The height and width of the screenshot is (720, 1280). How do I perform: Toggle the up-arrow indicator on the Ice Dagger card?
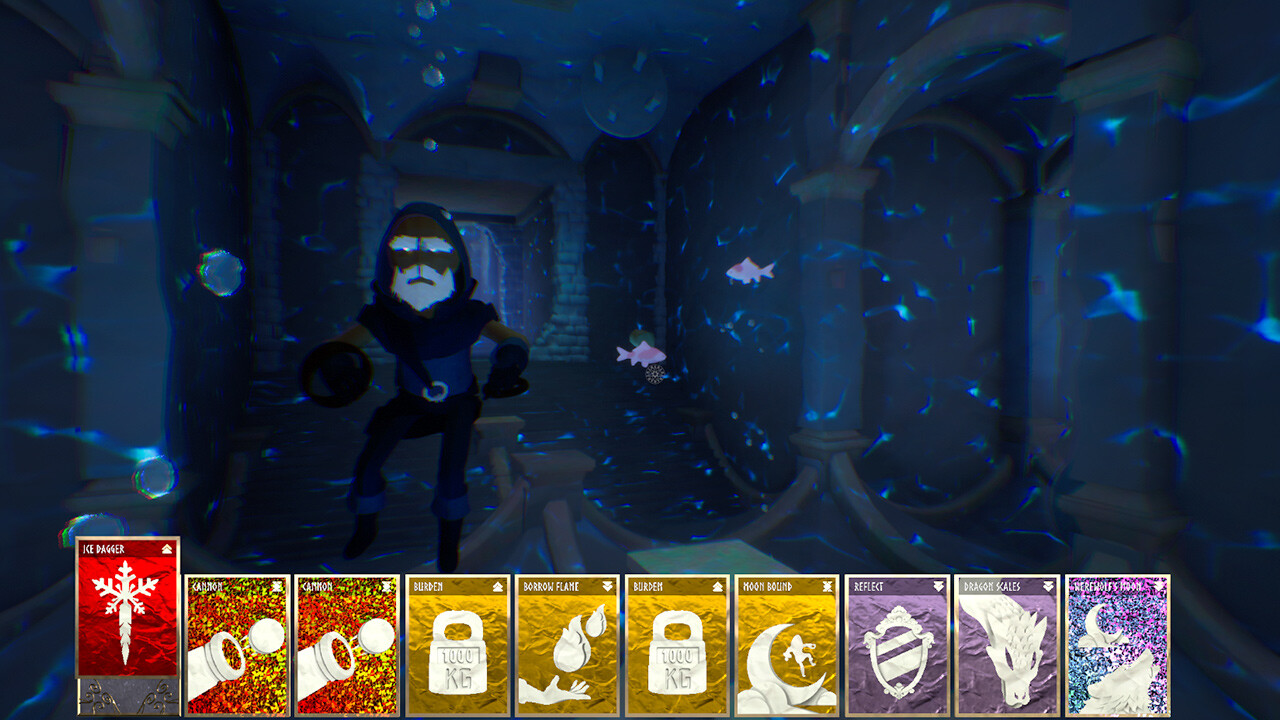[x=167, y=548]
